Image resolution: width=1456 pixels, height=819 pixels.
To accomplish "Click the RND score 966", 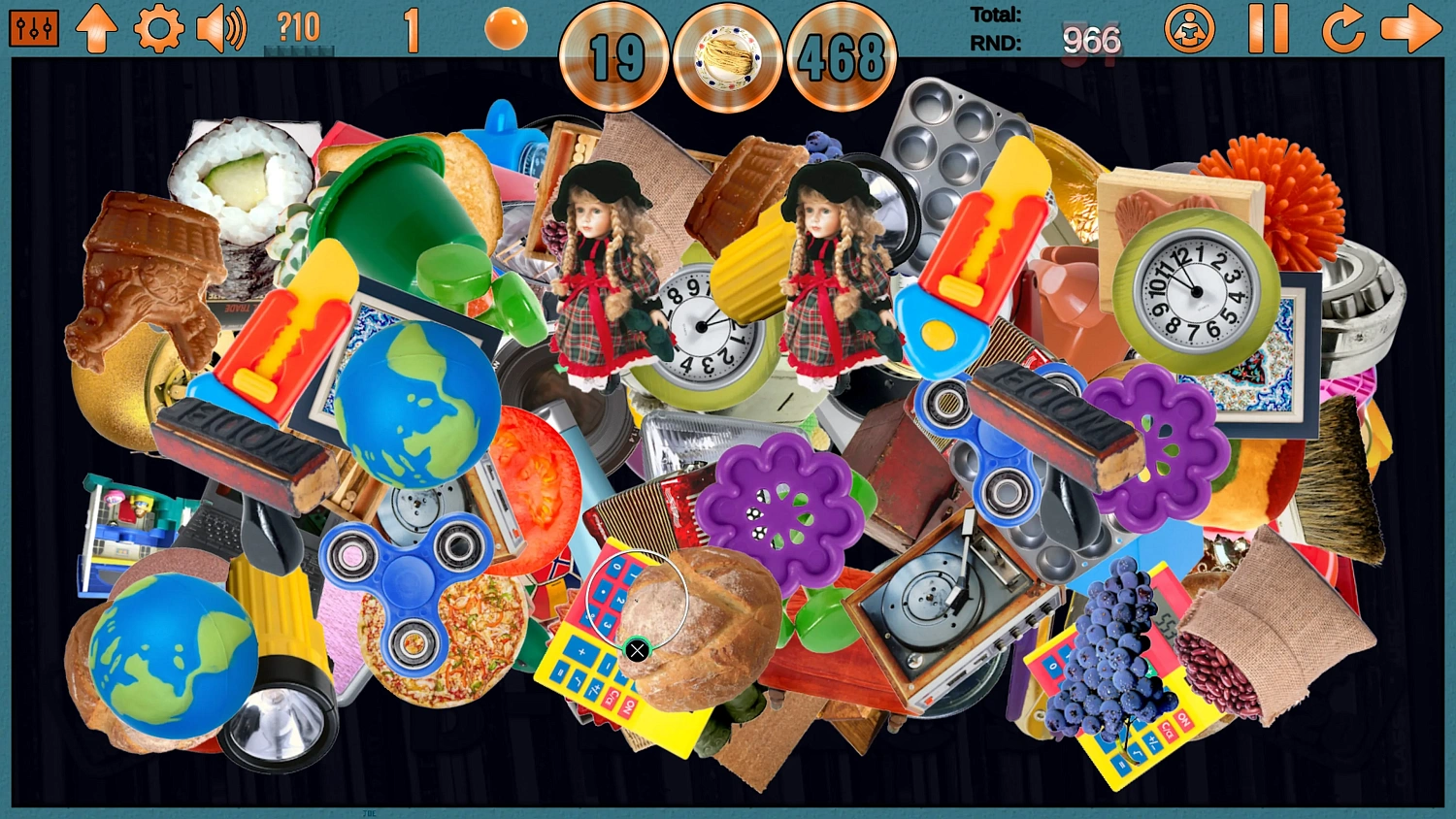I will coord(1089,41).
